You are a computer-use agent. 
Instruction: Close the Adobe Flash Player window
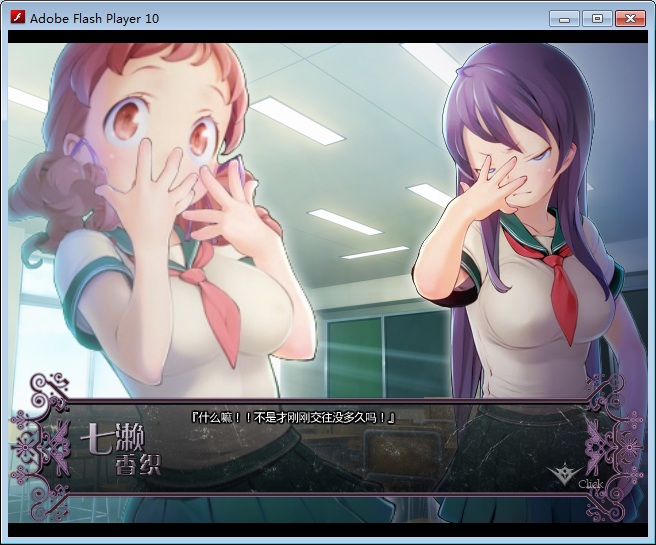(629, 18)
